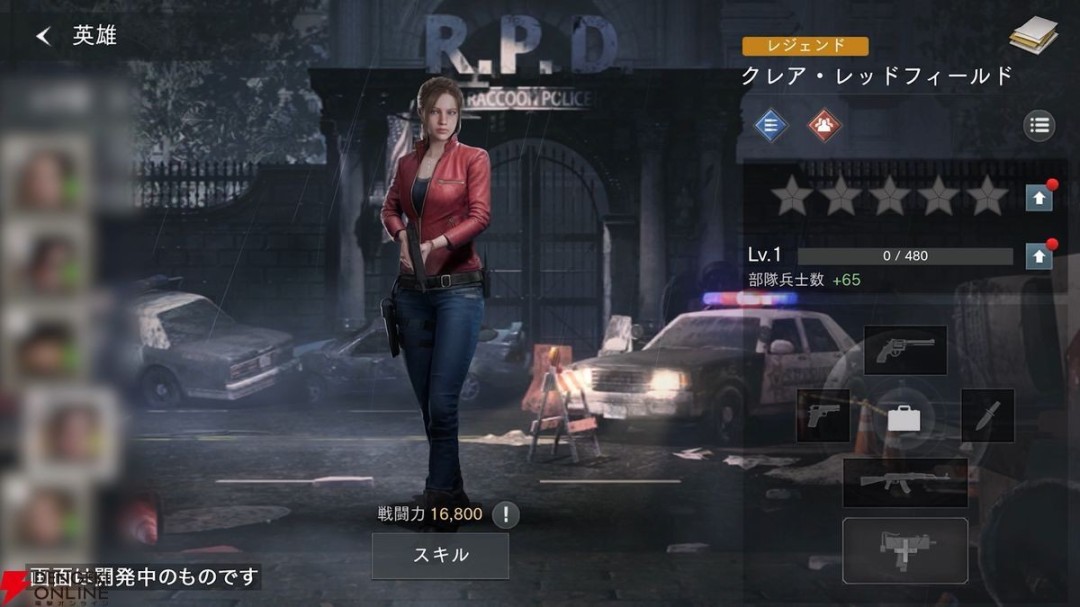Select the revolver weapon slot
This screenshot has width=1080, height=607.
[x=905, y=350]
